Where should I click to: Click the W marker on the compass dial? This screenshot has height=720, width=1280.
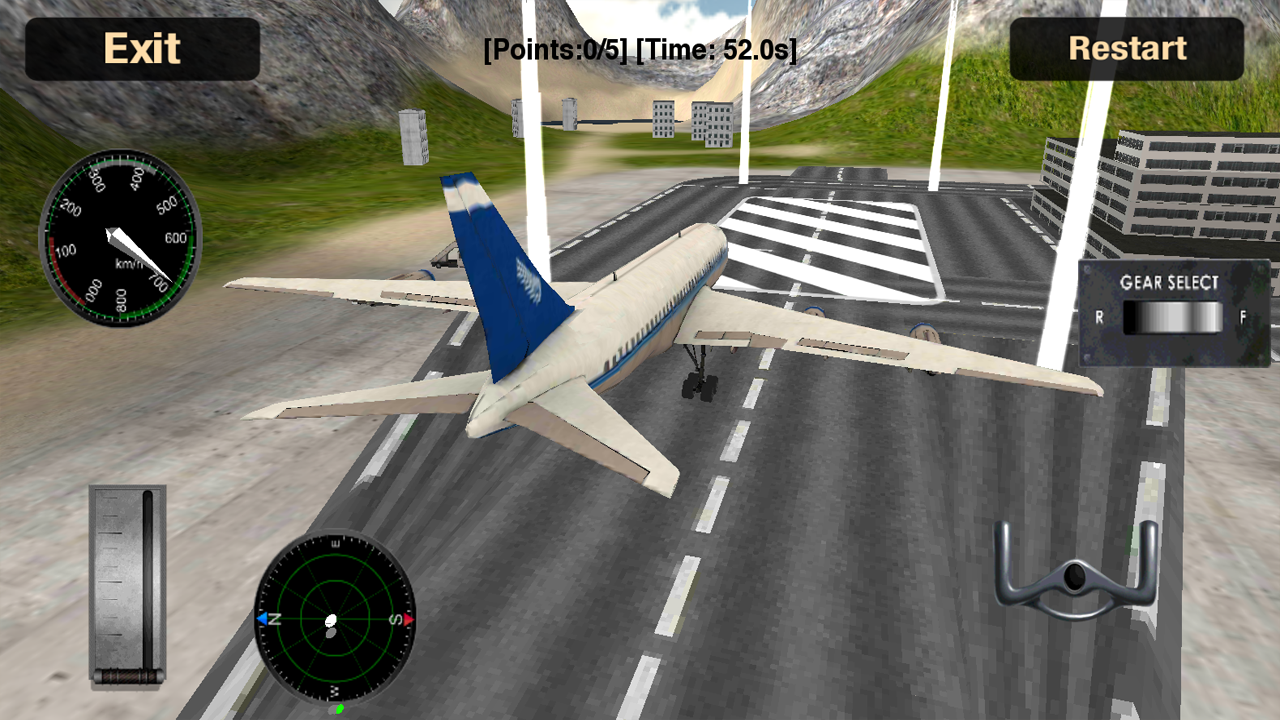tap(332, 690)
